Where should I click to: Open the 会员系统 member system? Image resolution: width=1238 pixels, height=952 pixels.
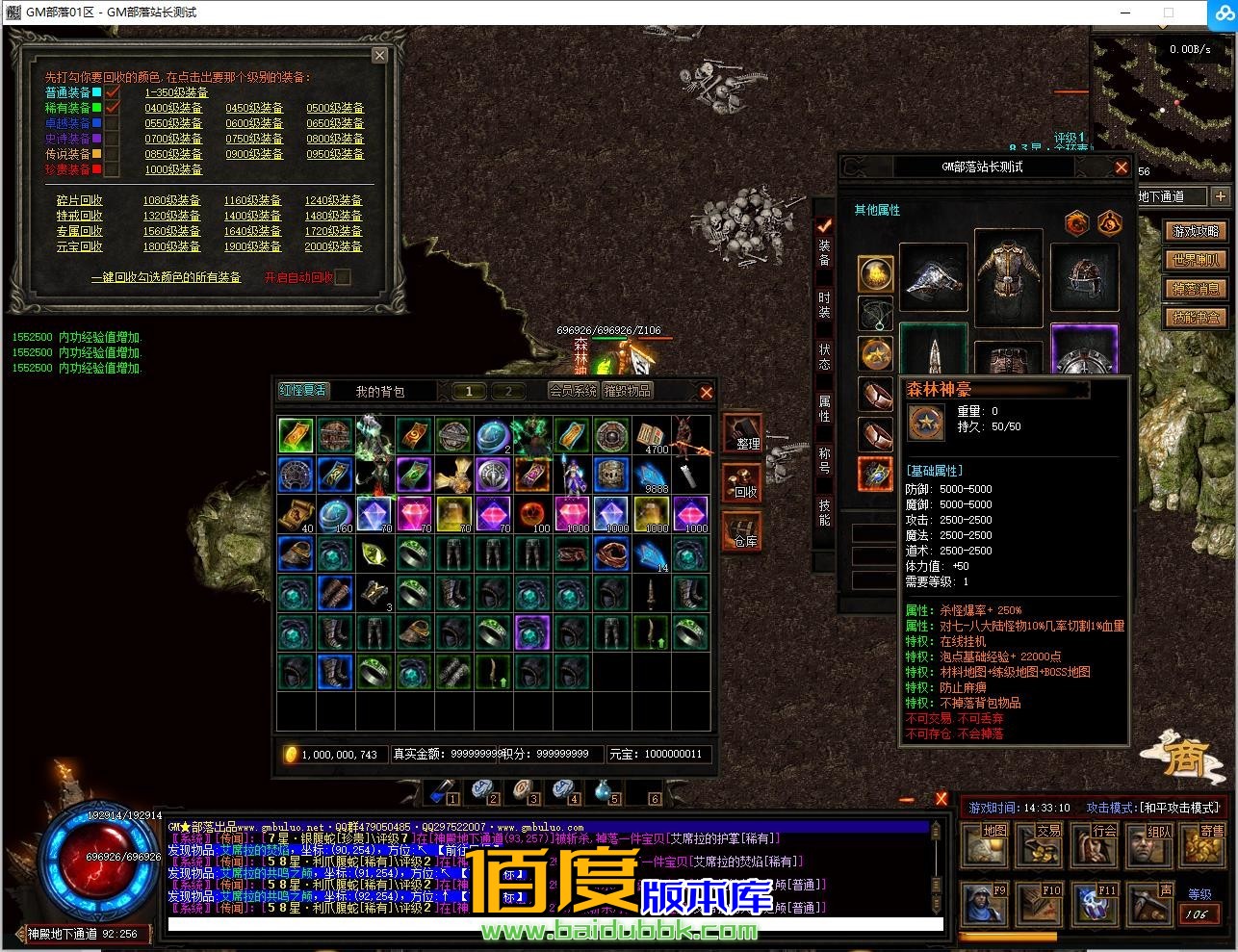click(x=573, y=391)
